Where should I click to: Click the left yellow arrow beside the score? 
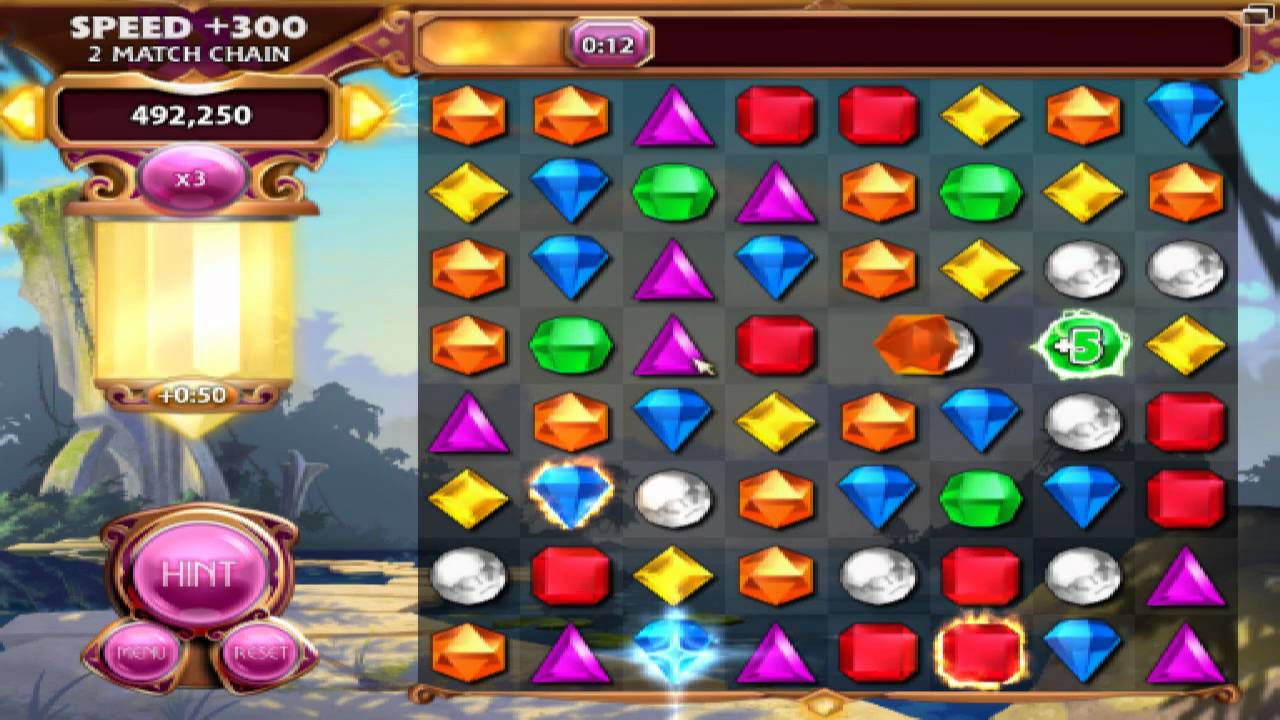22,113
